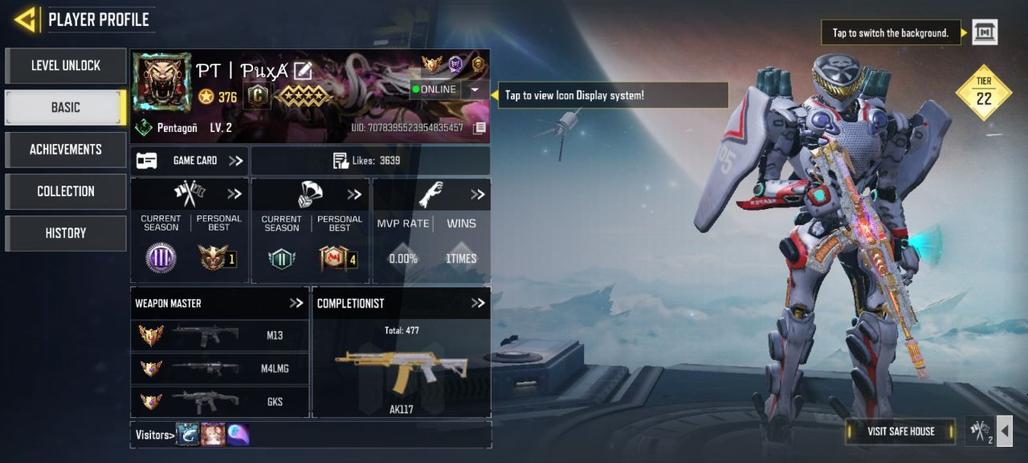This screenshot has height=463, width=1028.
Task: Select the M4LMG weapon master row
Action: tap(219, 368)
